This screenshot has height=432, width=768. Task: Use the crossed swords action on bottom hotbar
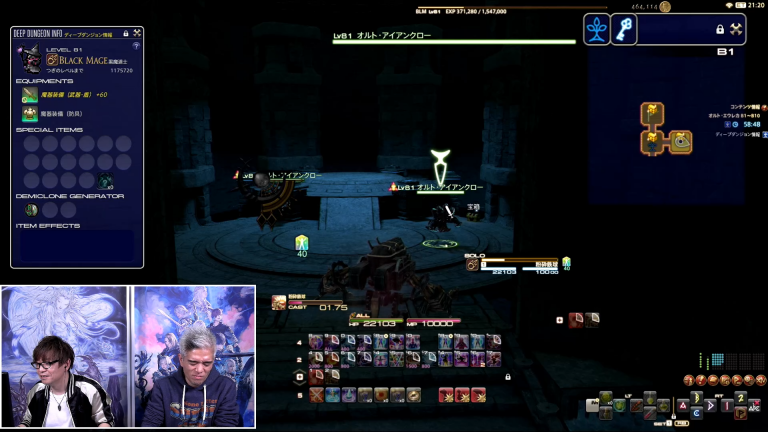(316, 395)
